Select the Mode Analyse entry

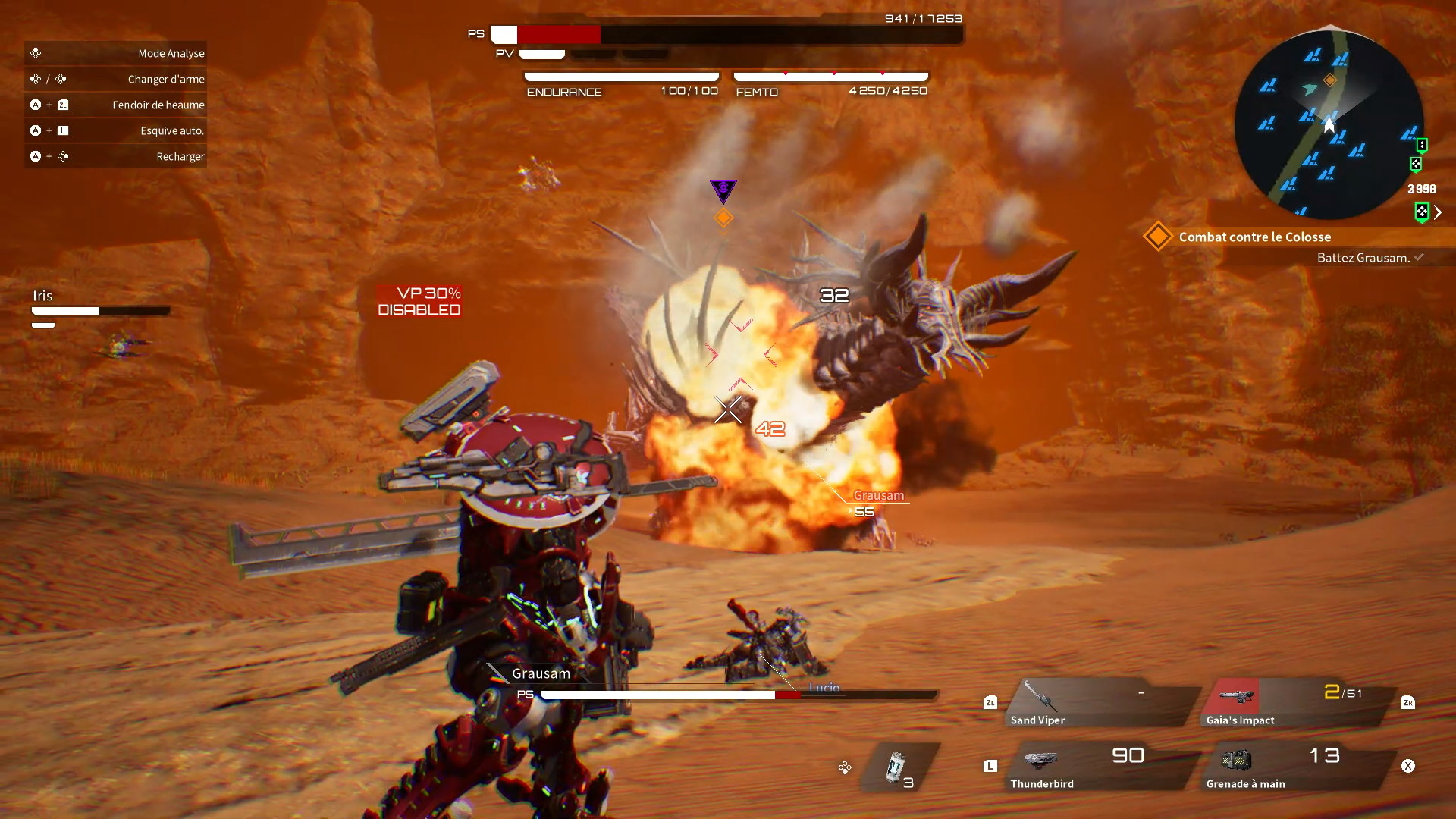click(116, 53)
